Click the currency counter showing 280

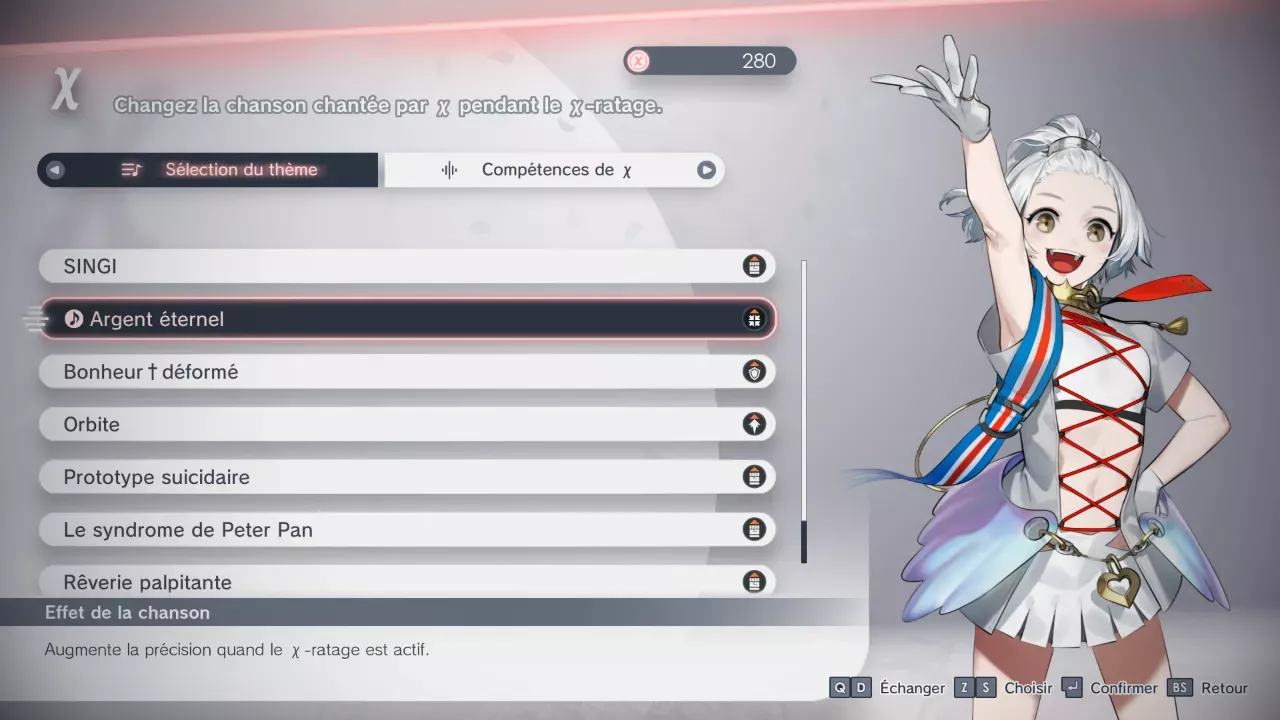[x=710, y=61]
